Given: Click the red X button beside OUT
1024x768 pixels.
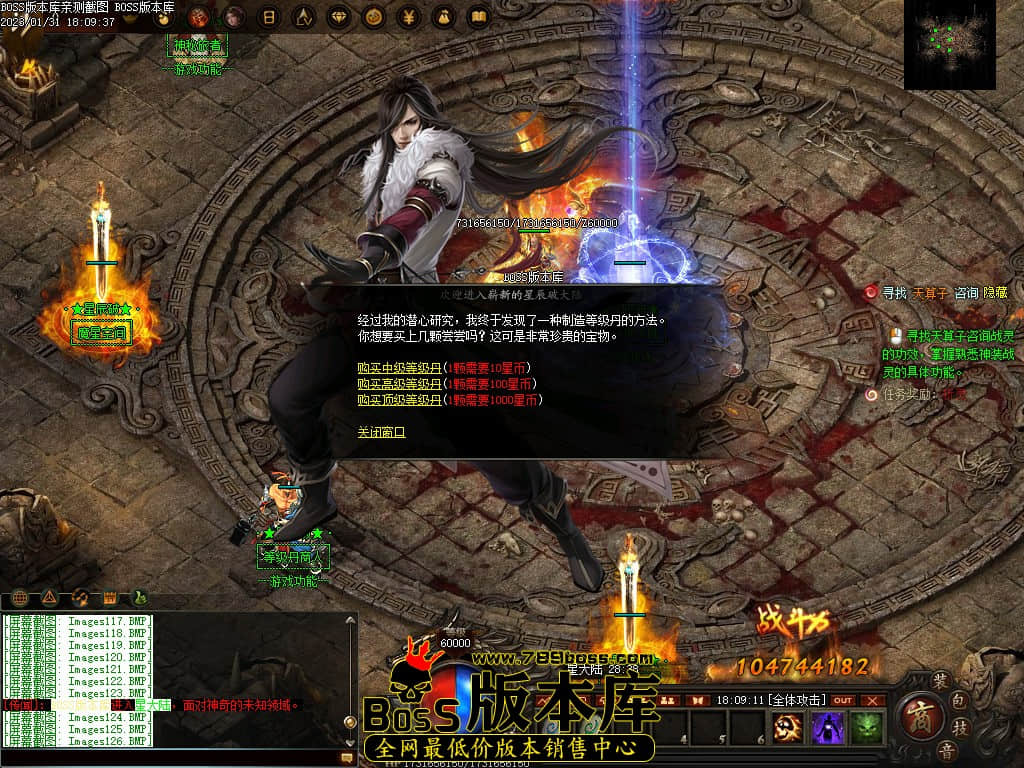Looking at the screenshot, I should tap(873, 700).
